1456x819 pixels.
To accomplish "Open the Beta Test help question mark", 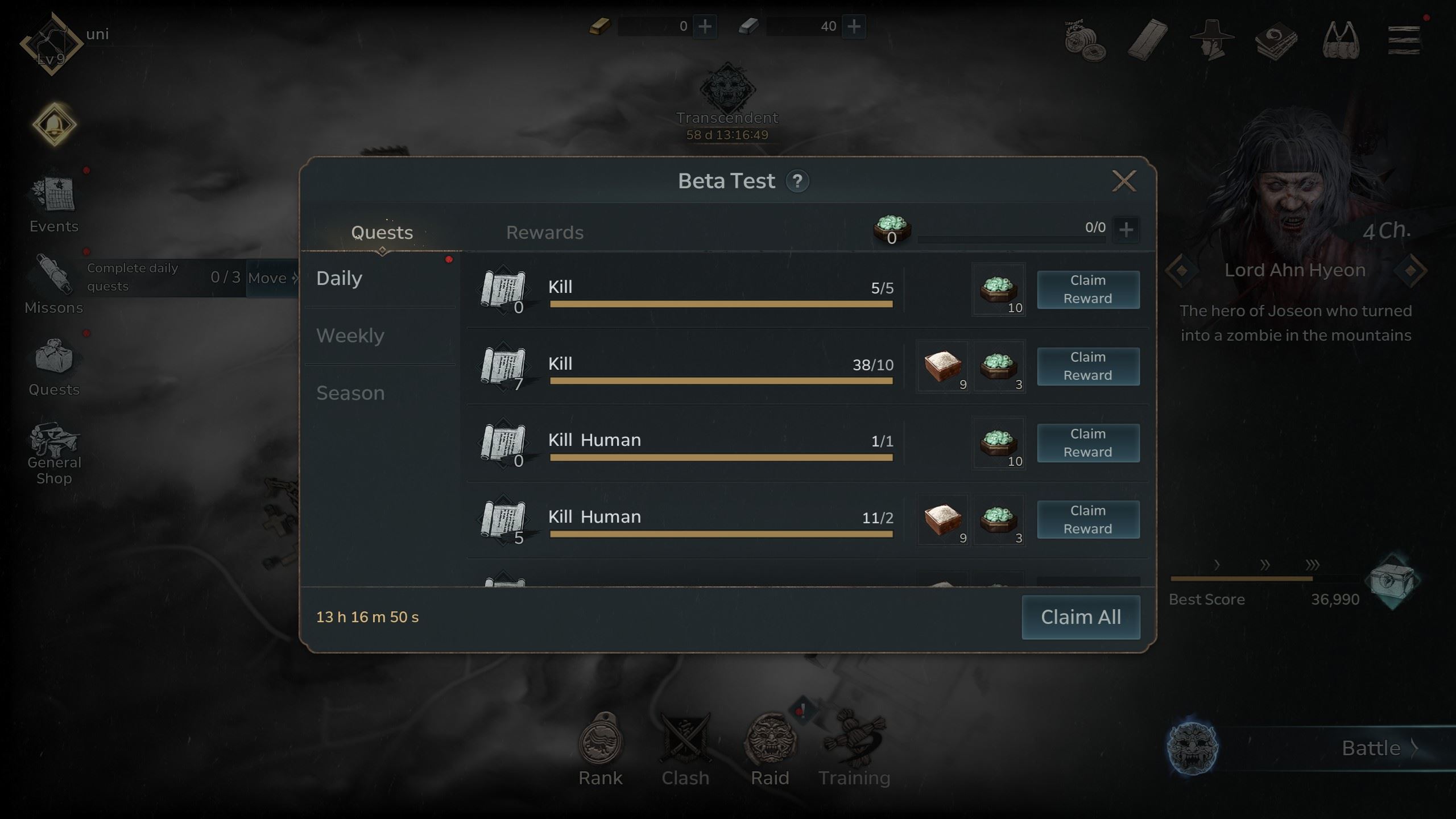I will click(x=797, y=181).
